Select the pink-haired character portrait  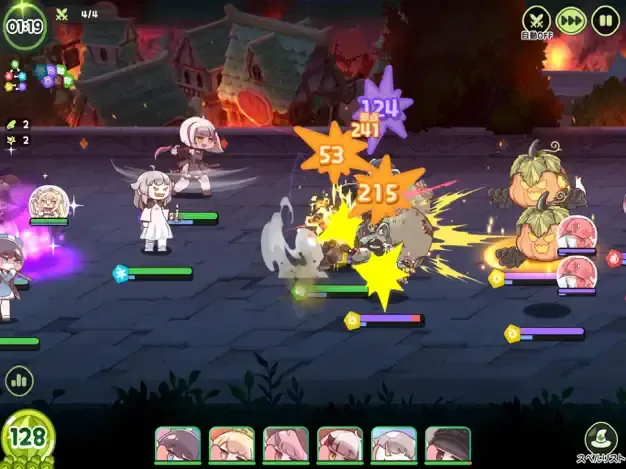(285, 444)
